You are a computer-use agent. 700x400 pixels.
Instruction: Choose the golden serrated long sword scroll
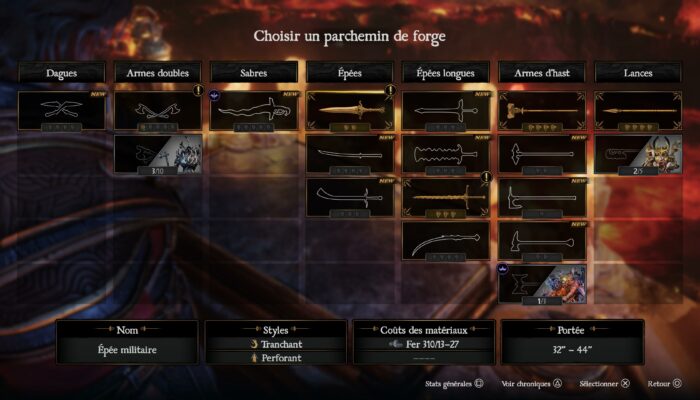point(446,197)
